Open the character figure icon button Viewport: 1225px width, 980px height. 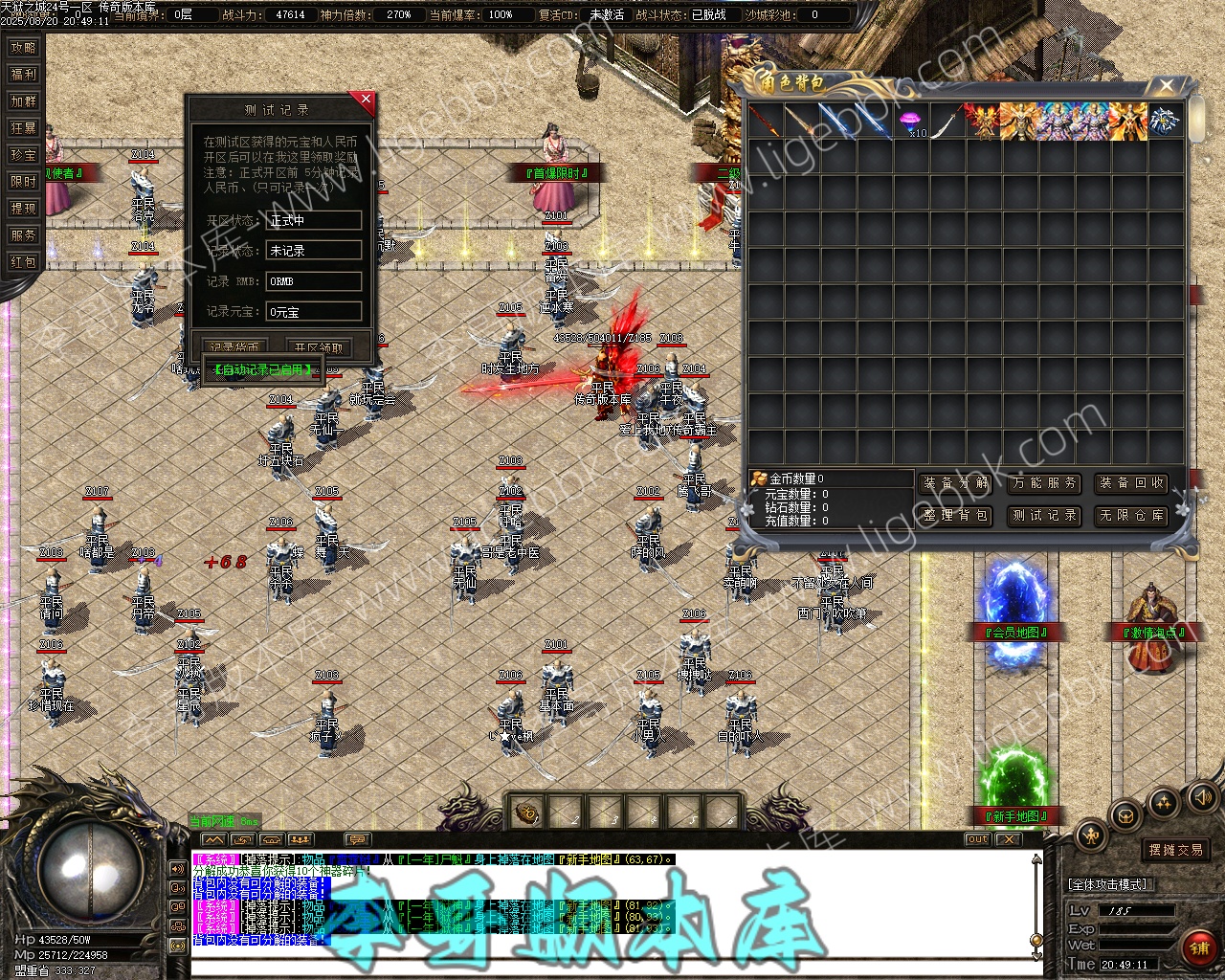(x=1090, y=835)
